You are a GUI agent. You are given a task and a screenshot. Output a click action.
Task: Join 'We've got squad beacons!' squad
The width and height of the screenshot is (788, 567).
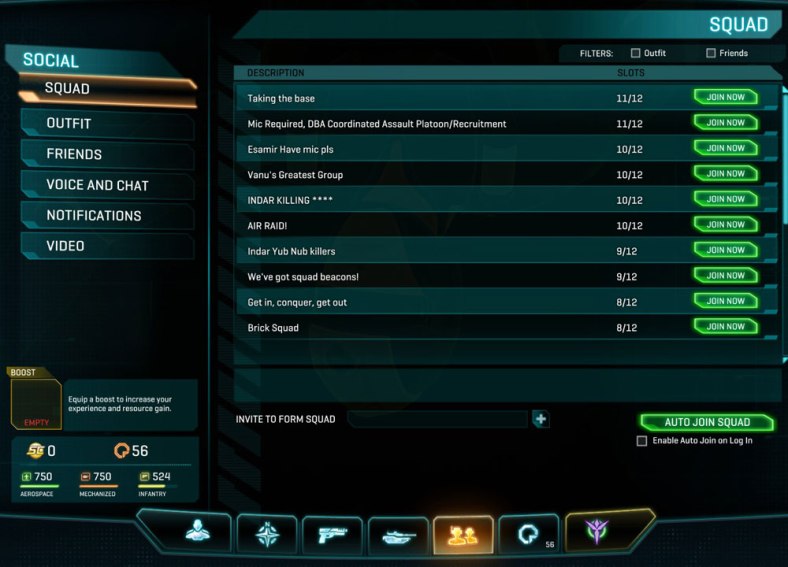point(725,276)
